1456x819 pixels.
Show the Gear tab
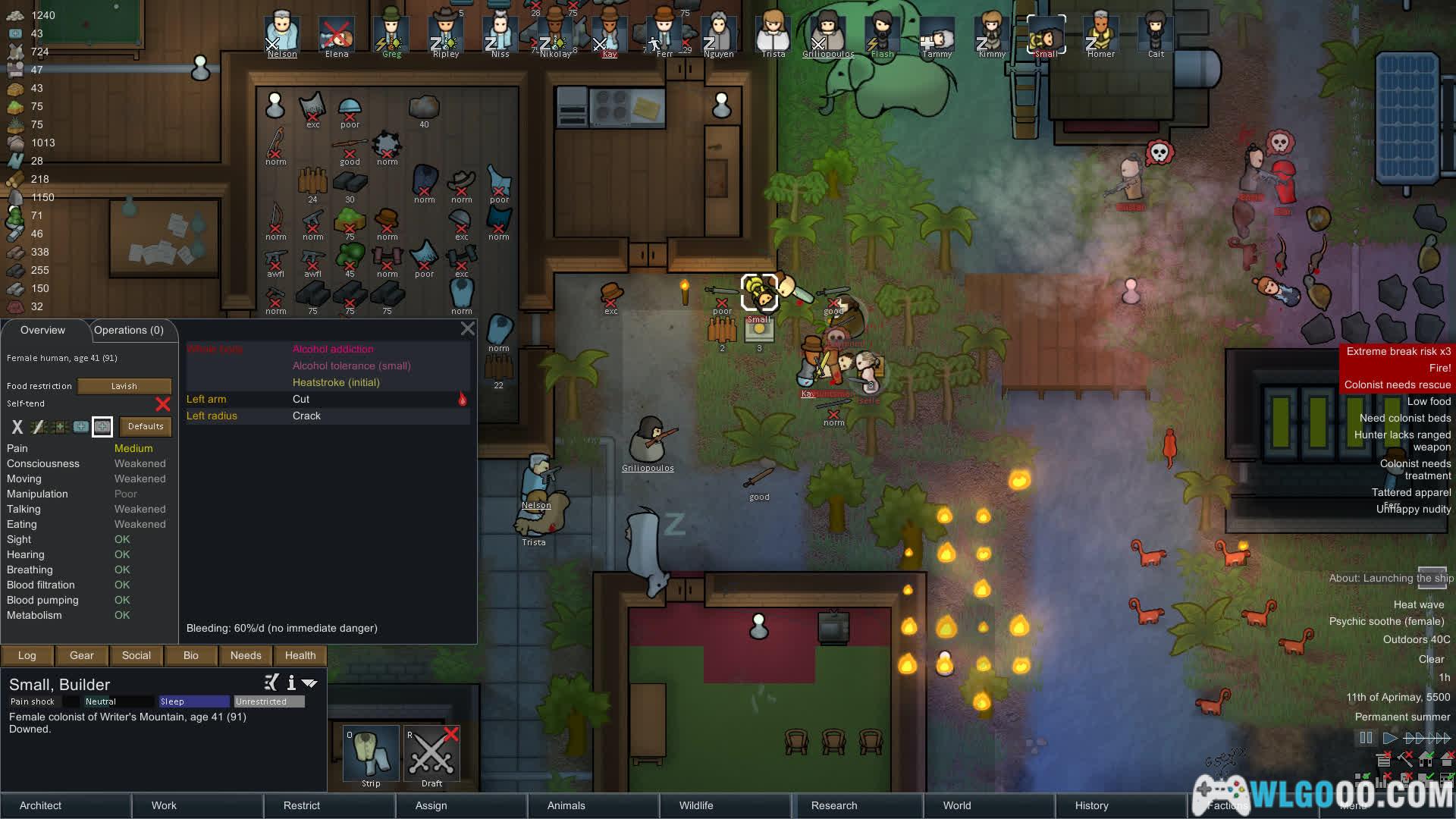[x=82, y=655]
